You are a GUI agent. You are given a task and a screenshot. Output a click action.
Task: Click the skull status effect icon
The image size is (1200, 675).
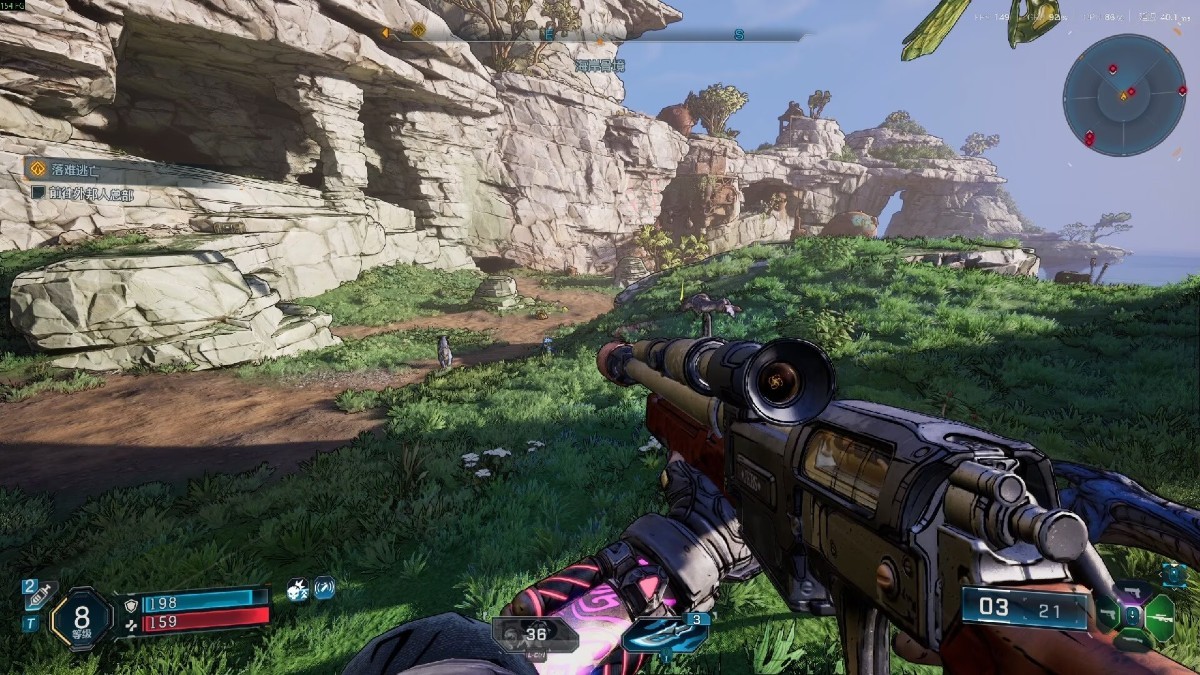pyautogui.click(x=297, y=590)
